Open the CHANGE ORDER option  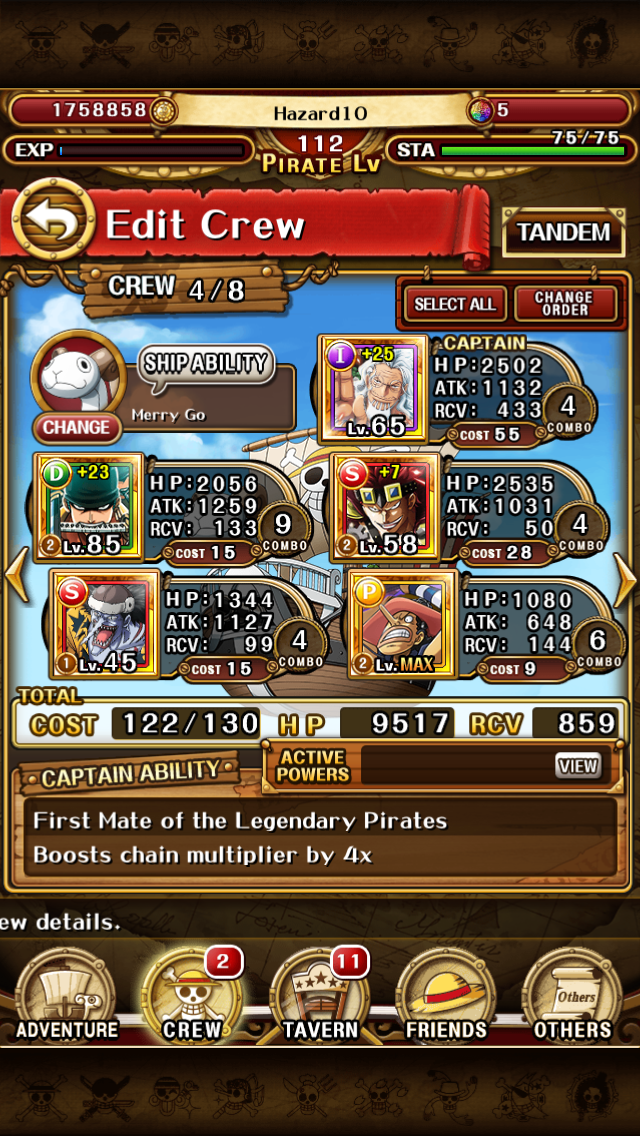[564, 304]
